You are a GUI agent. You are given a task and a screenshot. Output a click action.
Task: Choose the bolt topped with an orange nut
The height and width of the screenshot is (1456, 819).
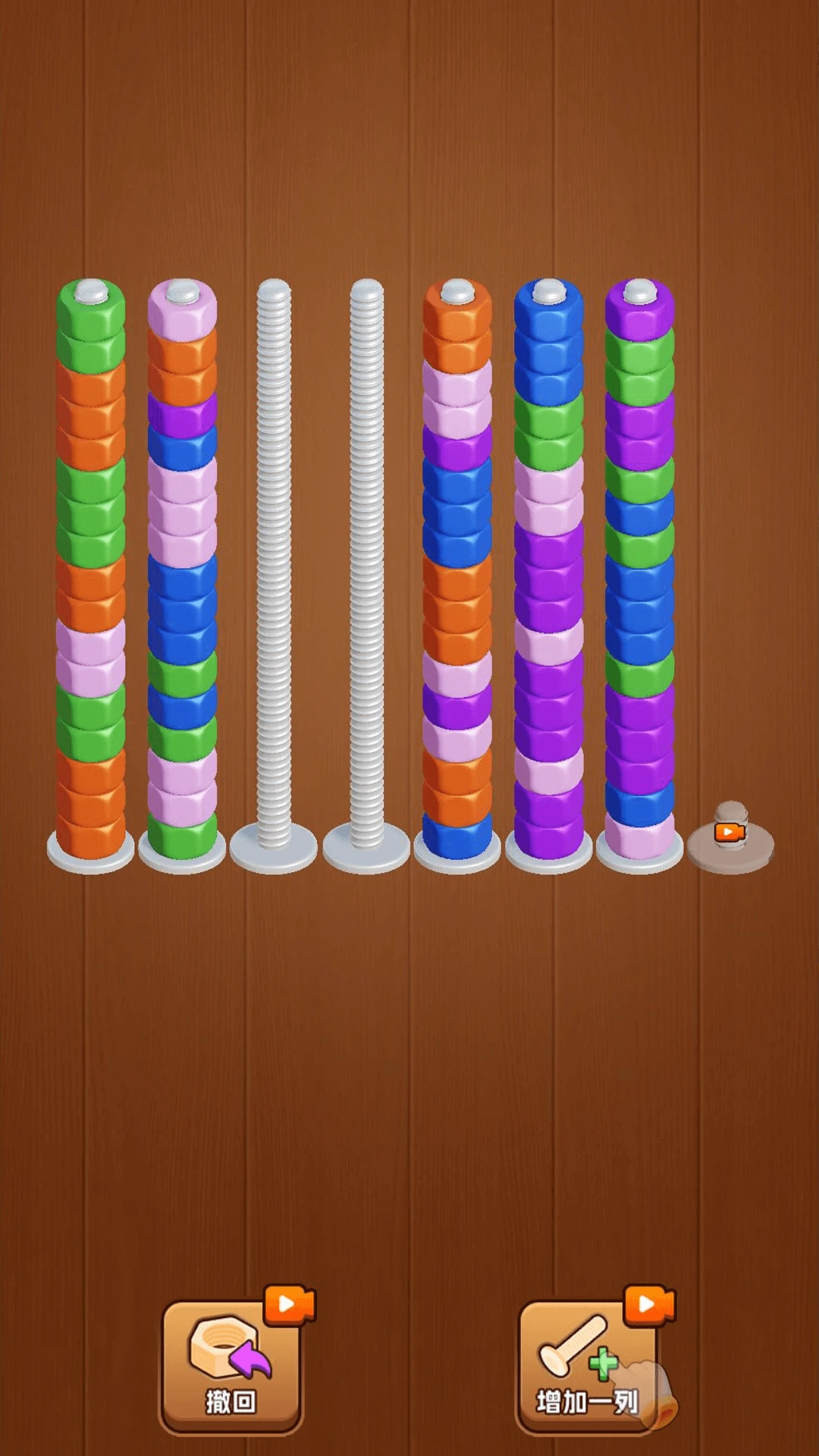click(x=457, y=569)
